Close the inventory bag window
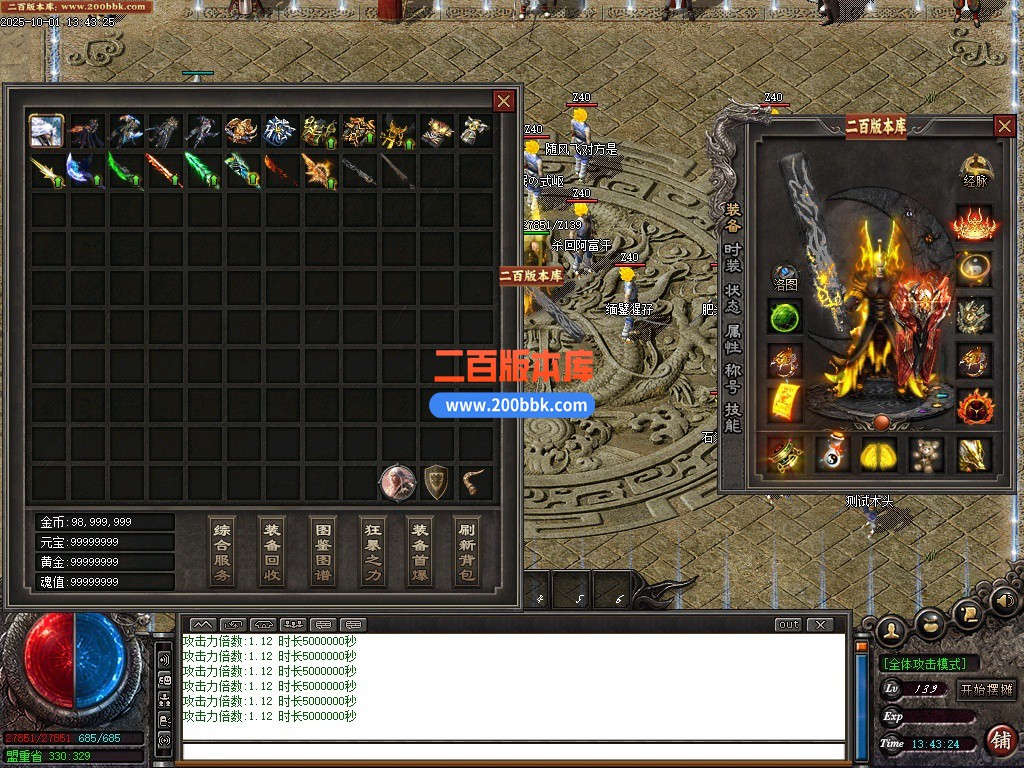The image size is (1024, 768). point(504,101)
